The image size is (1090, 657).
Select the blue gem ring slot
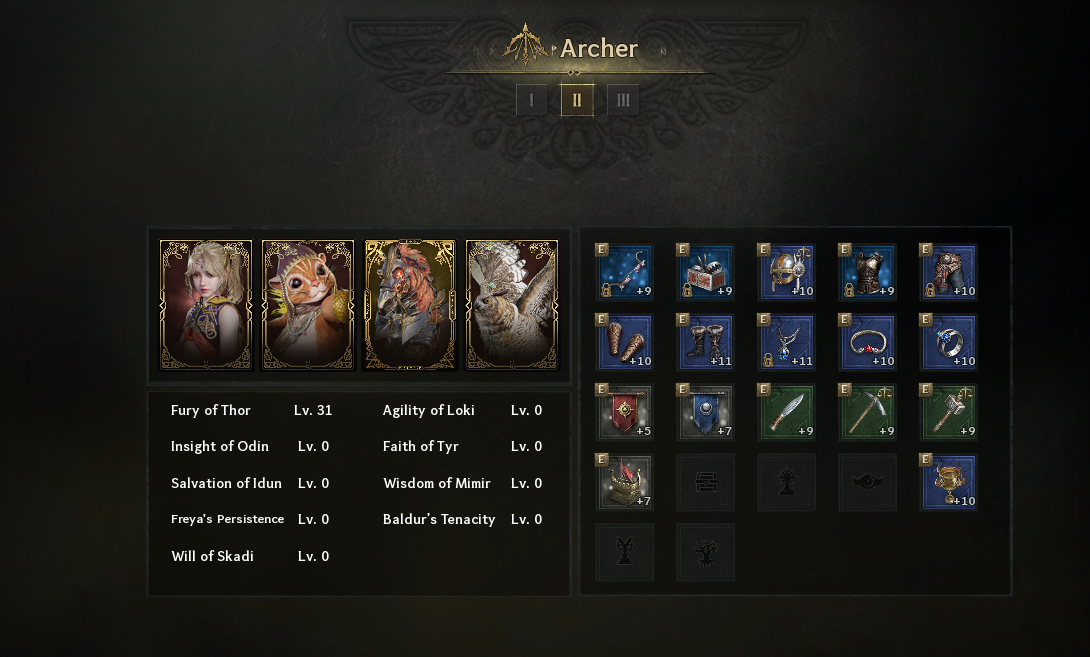tap(949, 343)
